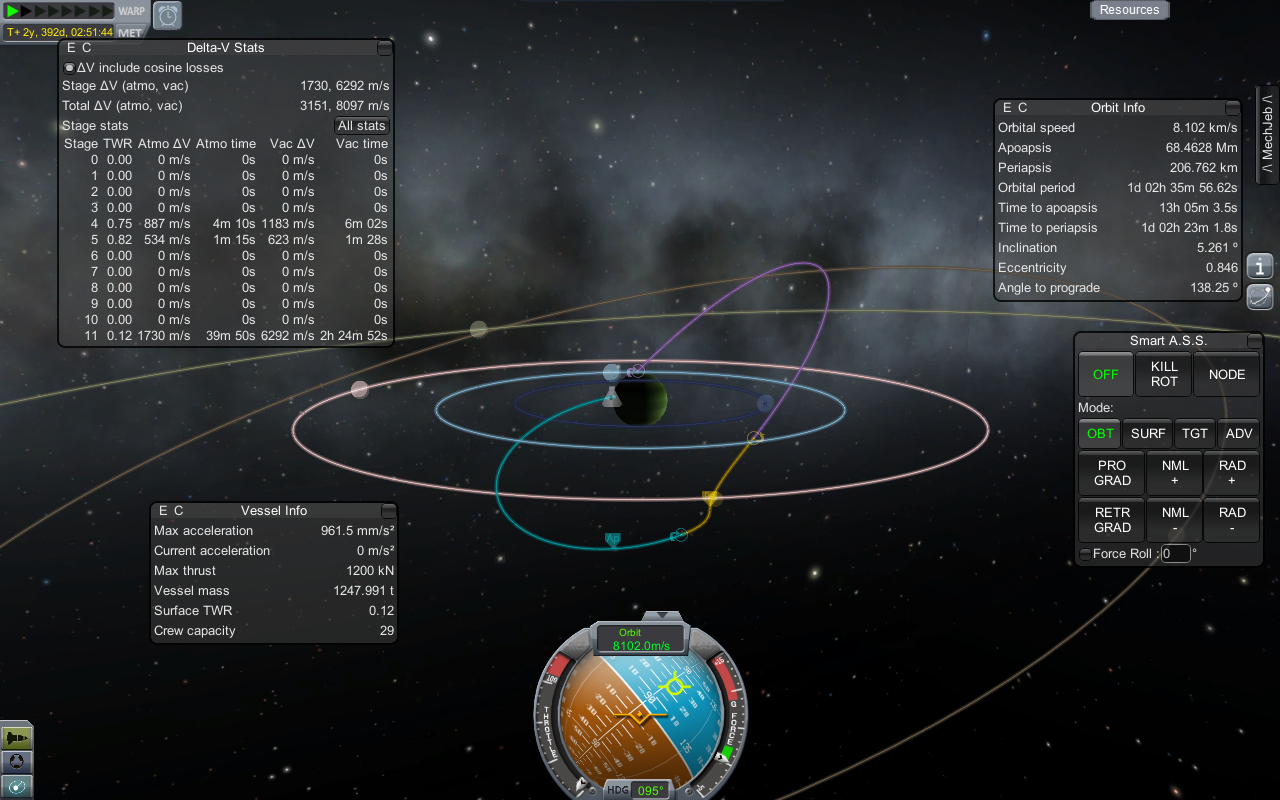The height and width of the screenshot is (800, 1280).
Task: Choose RETR GRAD orientation
Action: tap(1112, 520)
